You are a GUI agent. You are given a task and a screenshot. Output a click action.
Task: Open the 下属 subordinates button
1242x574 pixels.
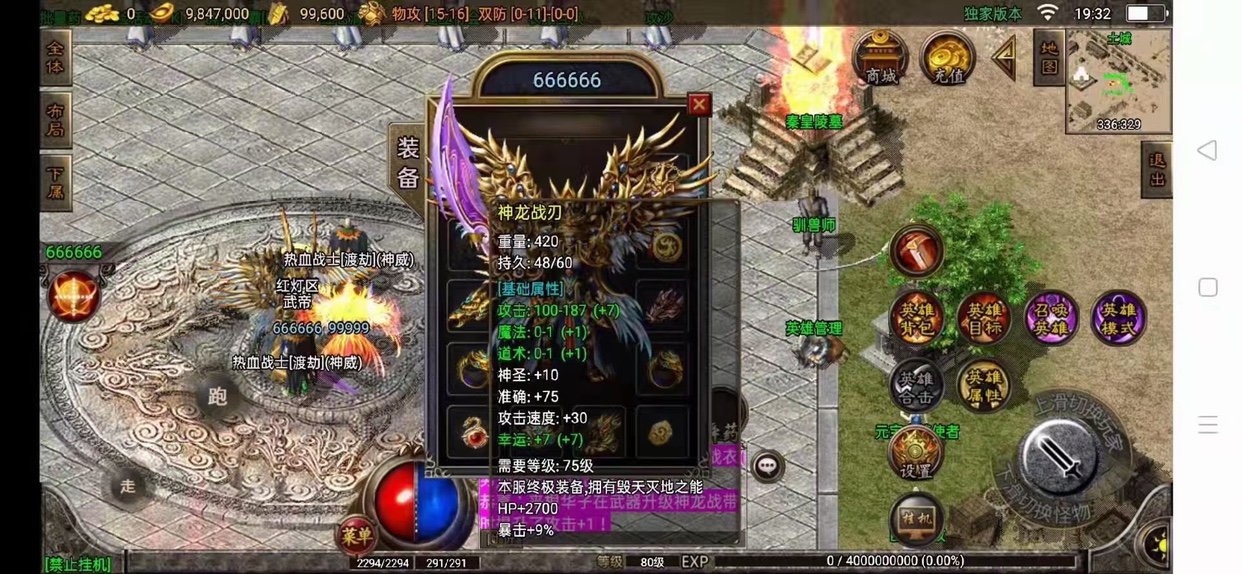tap(56, 182)
